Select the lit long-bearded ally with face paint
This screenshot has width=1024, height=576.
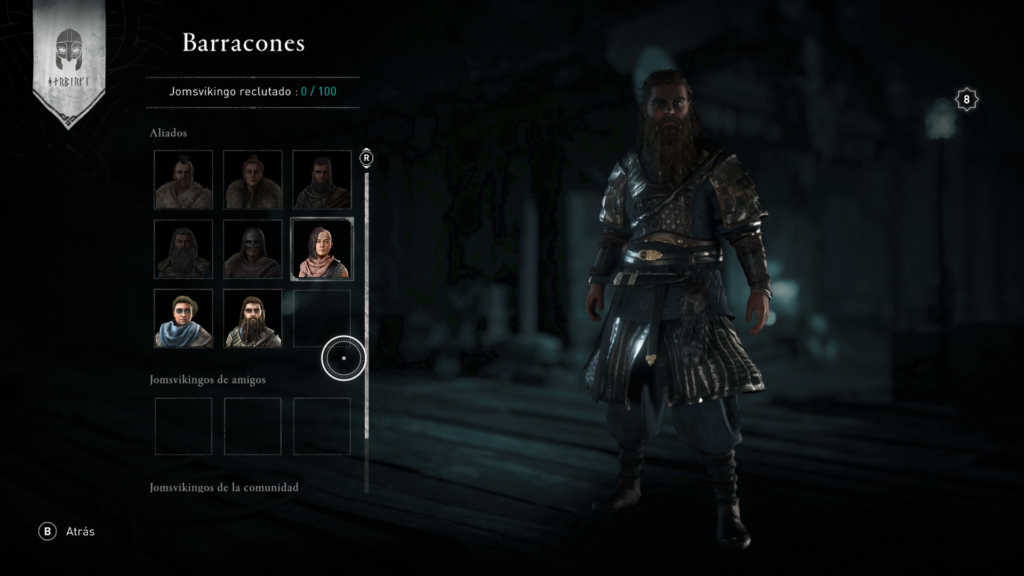[x=252, y=318]
